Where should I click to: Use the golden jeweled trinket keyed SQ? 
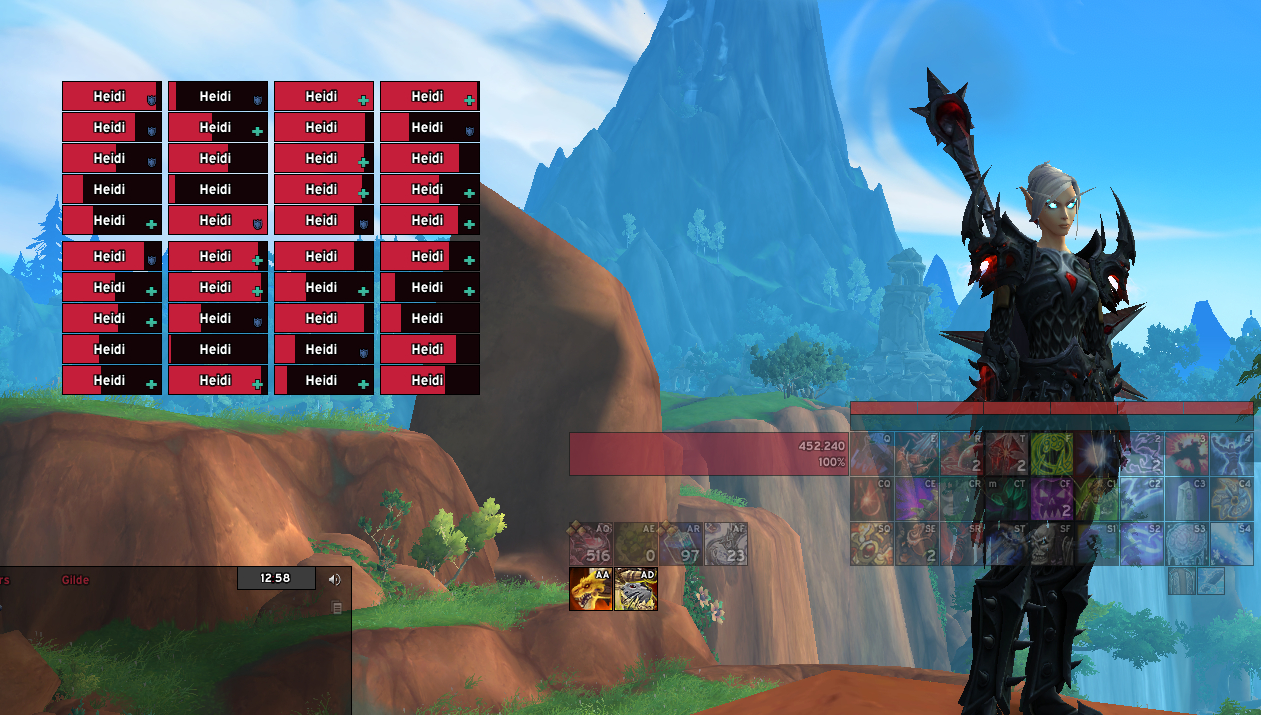click(872, 544)
